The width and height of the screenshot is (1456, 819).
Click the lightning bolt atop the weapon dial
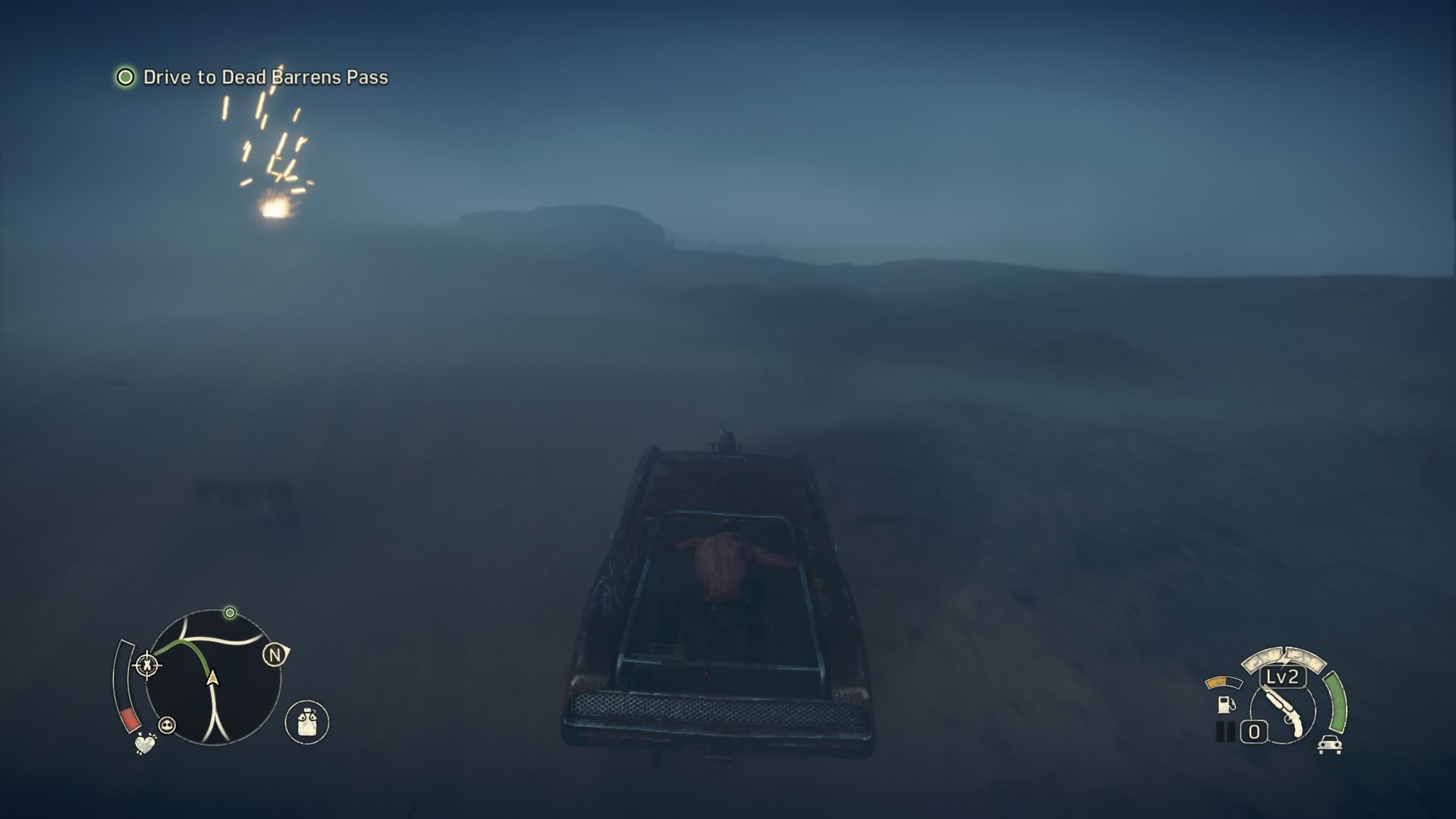pyautogui.click(x=1284, y=660)
